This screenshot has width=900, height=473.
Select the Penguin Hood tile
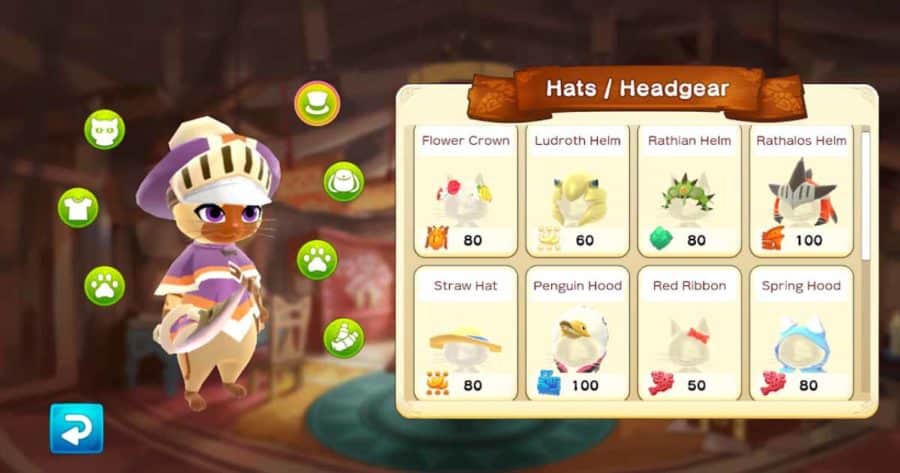pos(578,334)
